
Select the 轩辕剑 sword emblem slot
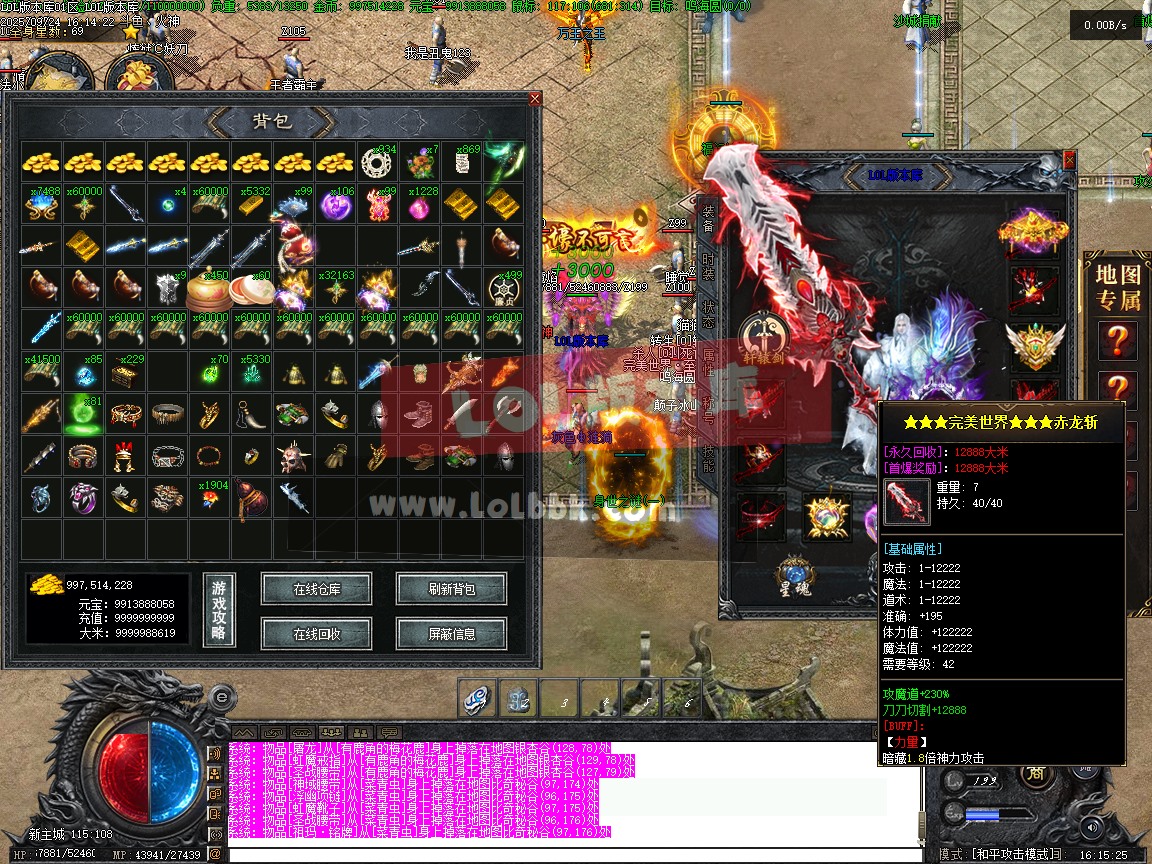(762, 338)
